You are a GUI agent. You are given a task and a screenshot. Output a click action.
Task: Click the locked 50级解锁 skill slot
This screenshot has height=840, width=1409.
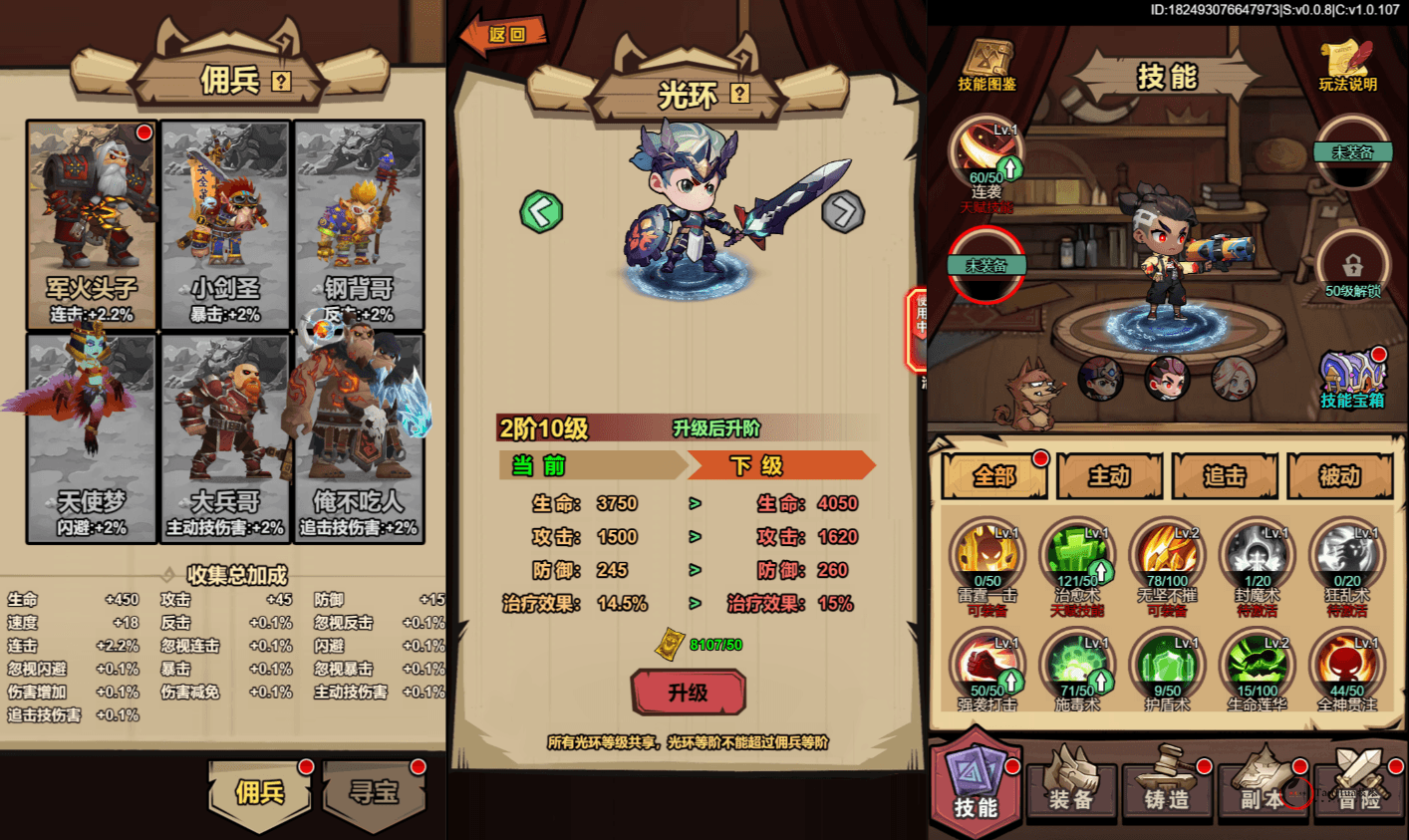tap(1352, 264)
